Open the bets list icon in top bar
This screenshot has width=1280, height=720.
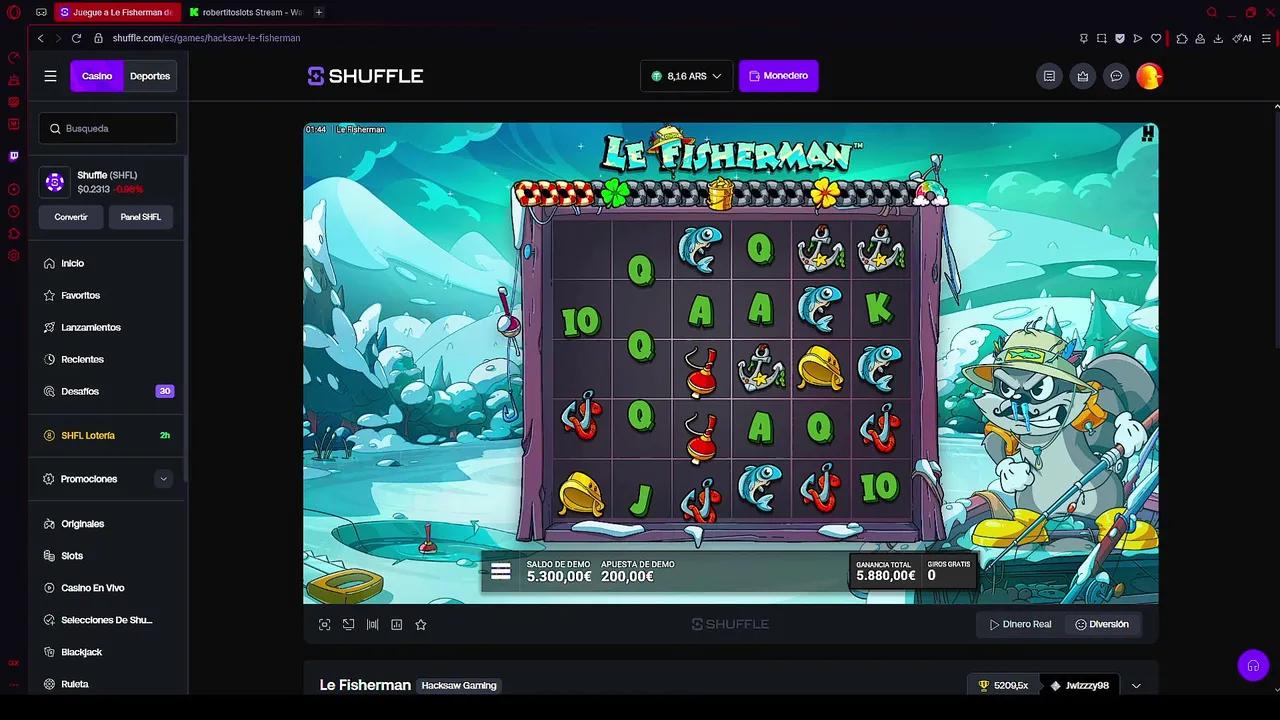[x=1049, y=75]
